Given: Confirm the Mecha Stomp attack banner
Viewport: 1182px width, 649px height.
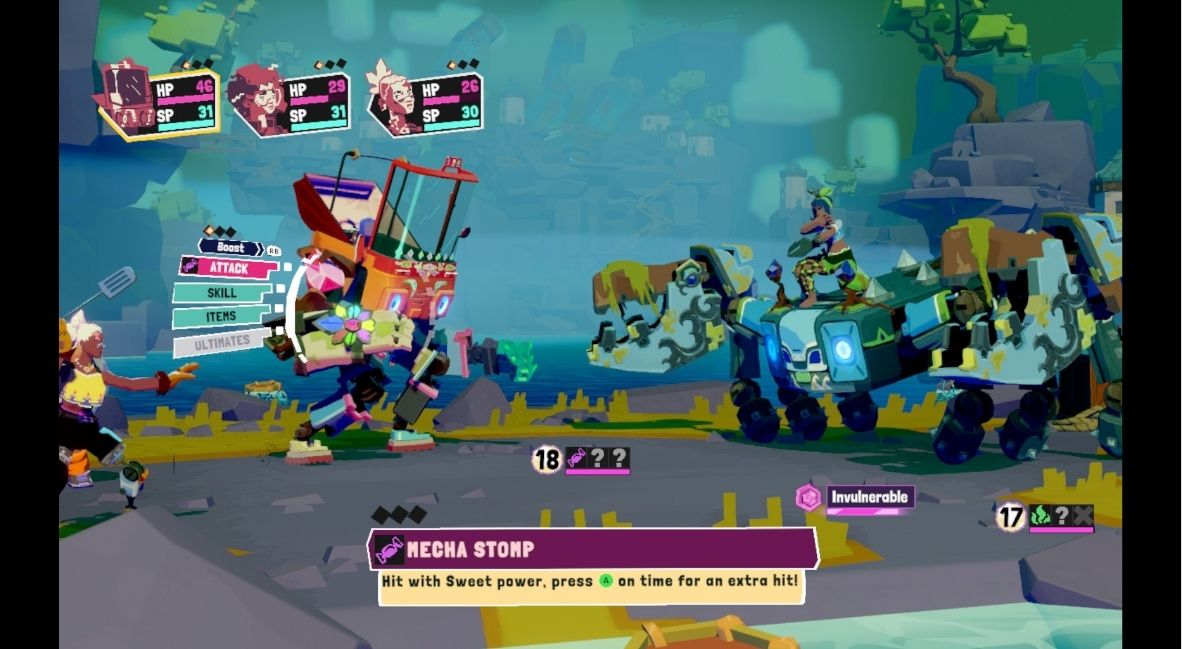Looking at the screenshot, I should [x=594, y=549].
